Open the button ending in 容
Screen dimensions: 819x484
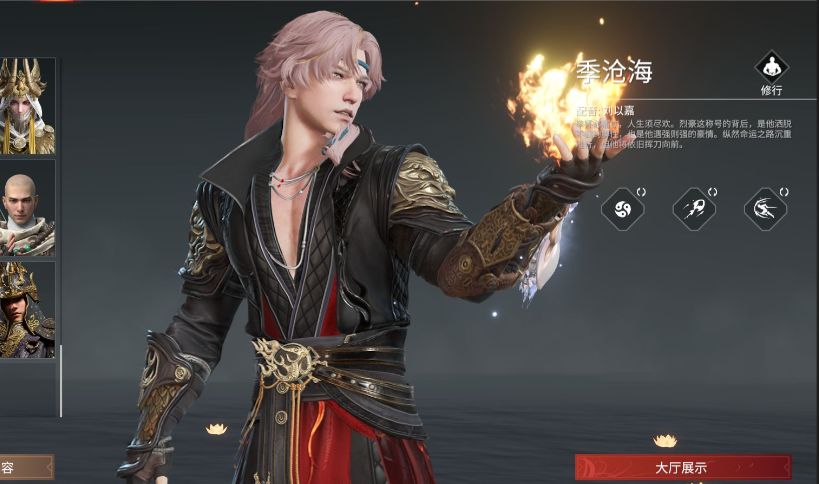[x=24, y=467]
